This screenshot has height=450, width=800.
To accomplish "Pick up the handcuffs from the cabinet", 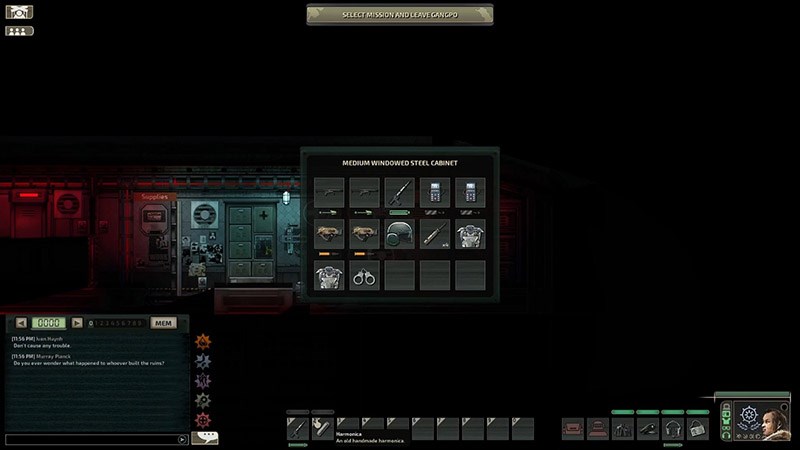I will pyautogui.click(x=365, y=275).
